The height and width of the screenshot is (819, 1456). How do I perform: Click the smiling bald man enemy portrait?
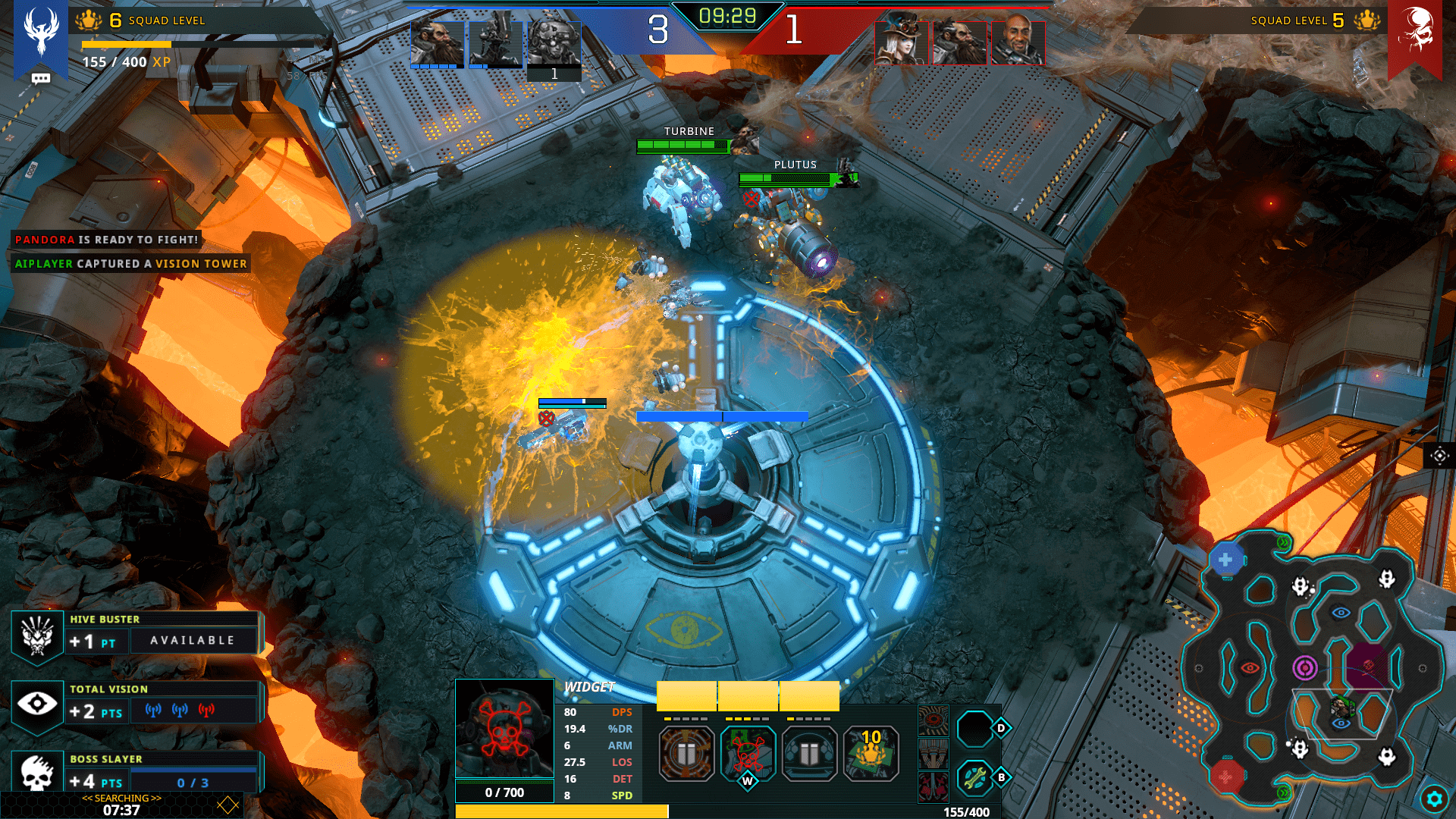pos(1018,42)
